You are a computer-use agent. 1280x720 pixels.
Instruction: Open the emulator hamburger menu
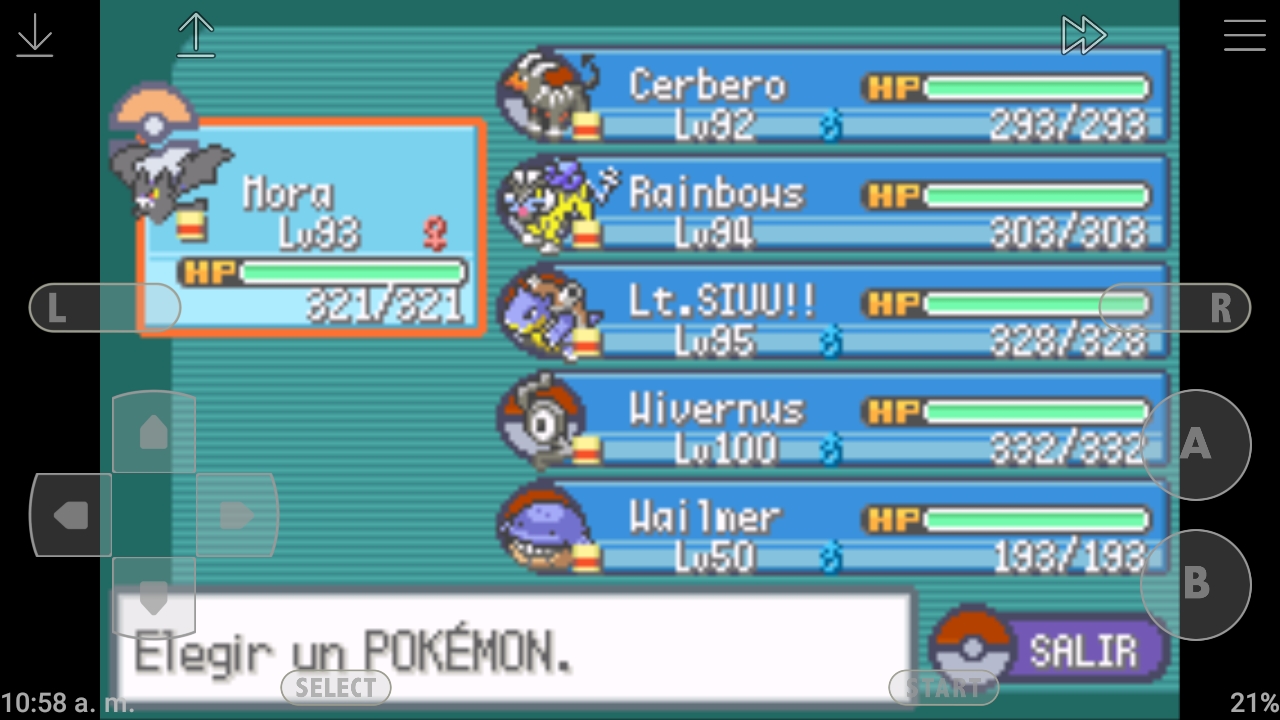(x=1244, y=36)
